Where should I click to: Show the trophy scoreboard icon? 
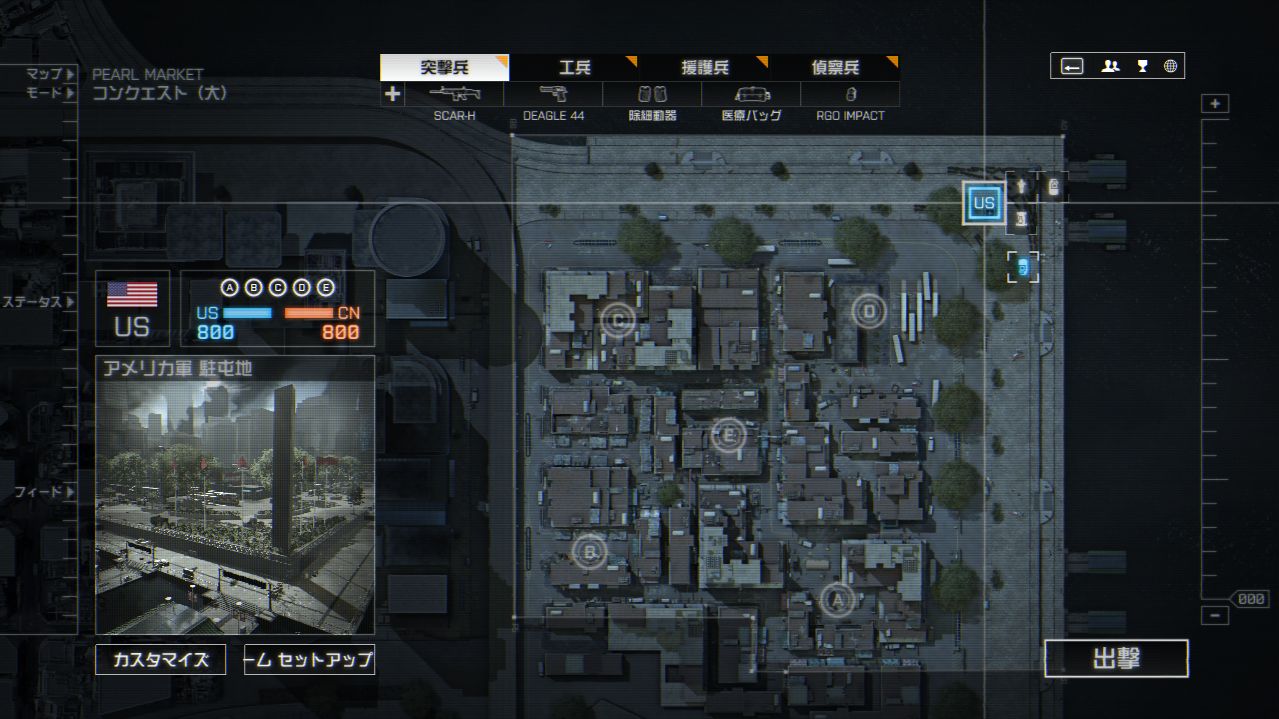(x=1142, y=66)
